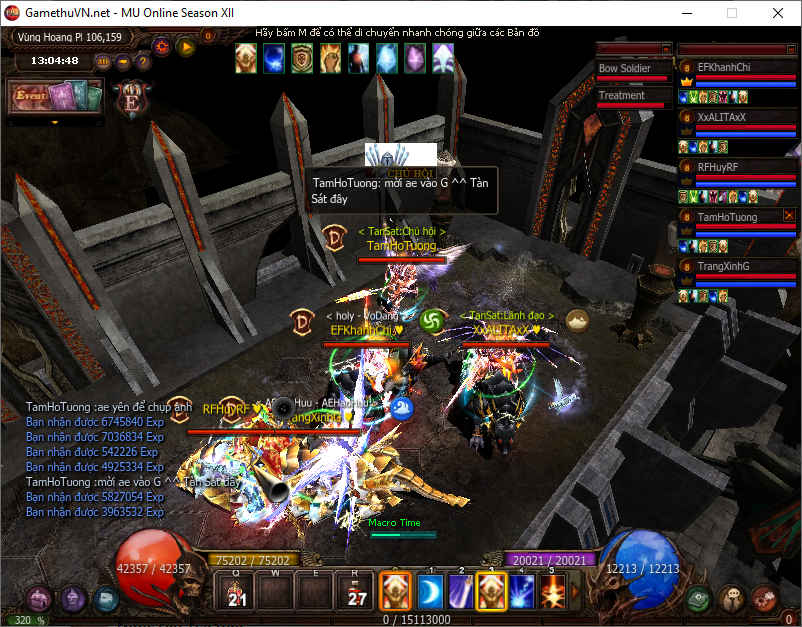Toggle the 3D camera button
802x627 pixels.
click(x=103, y=61)
